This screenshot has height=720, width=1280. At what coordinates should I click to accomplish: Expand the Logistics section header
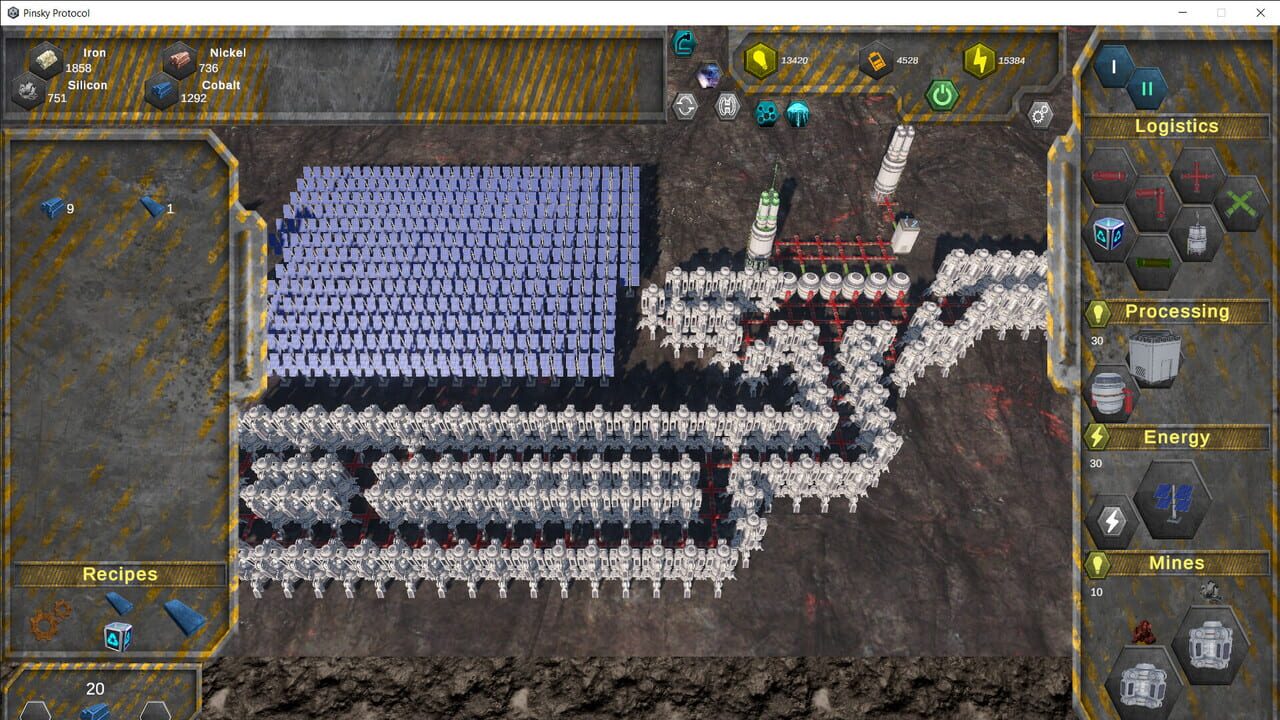click(x=1176, y=126)
